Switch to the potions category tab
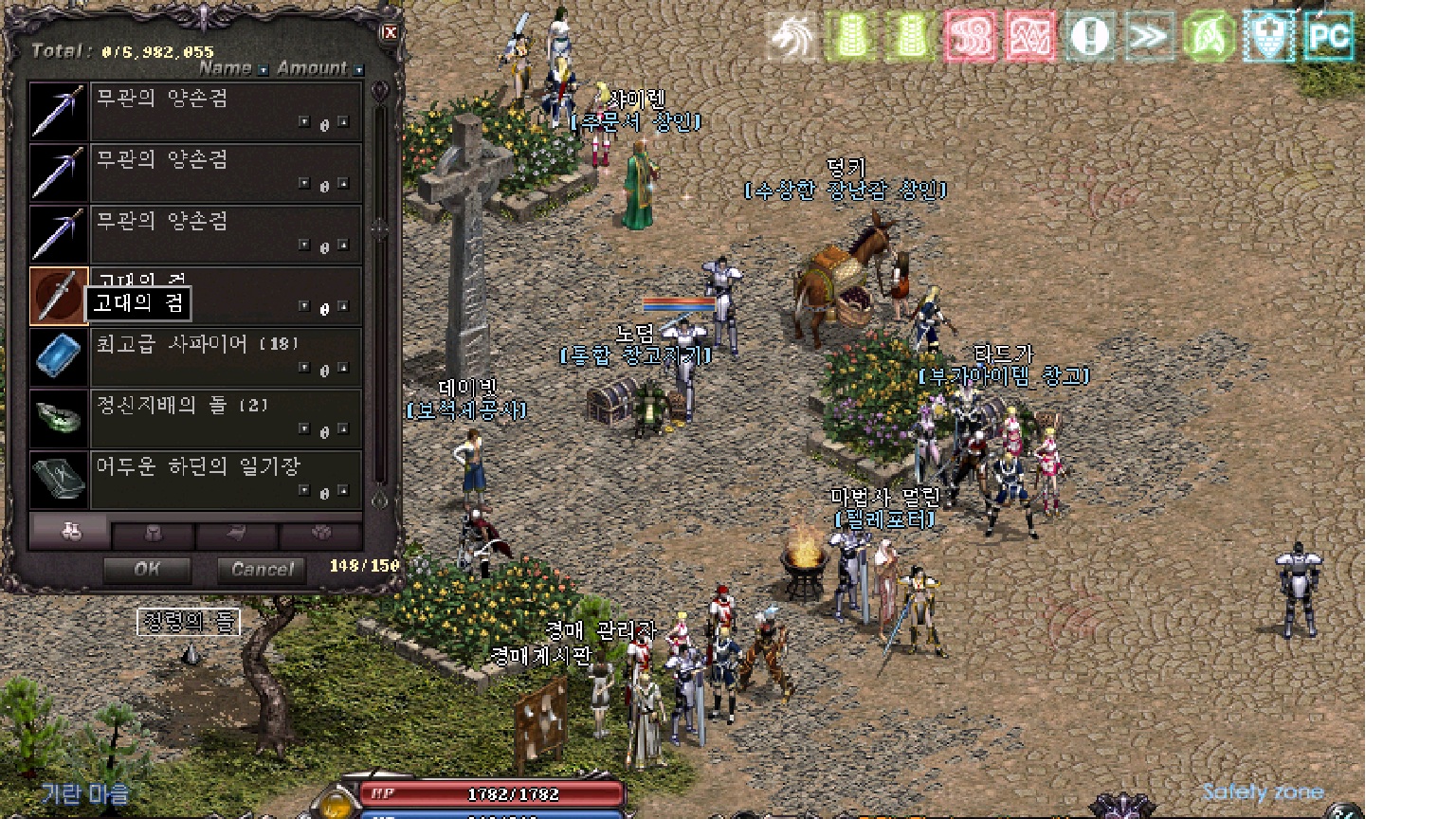 [70, 532]
